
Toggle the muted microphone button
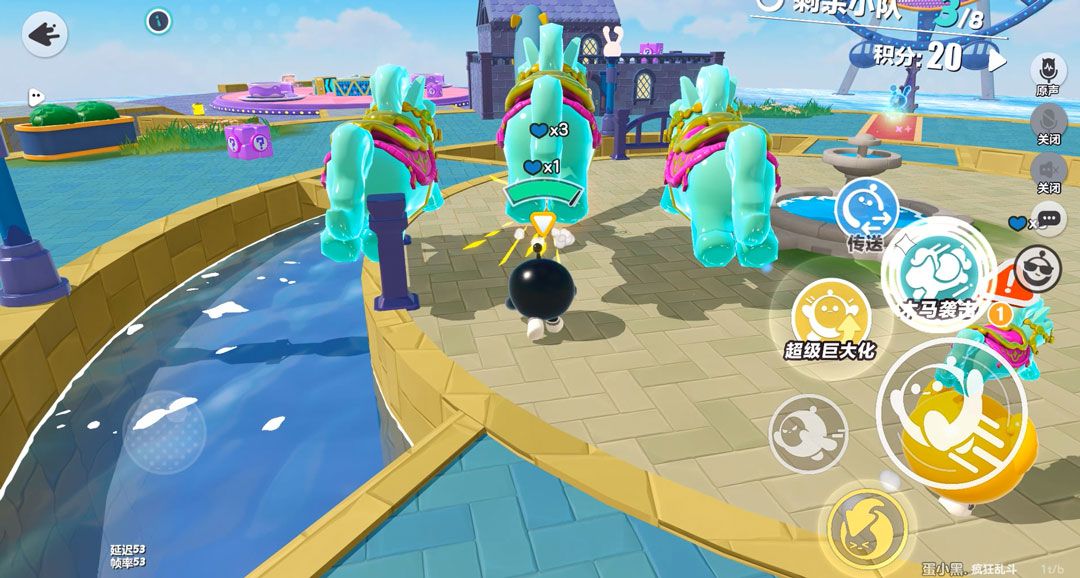(1048, 121)
